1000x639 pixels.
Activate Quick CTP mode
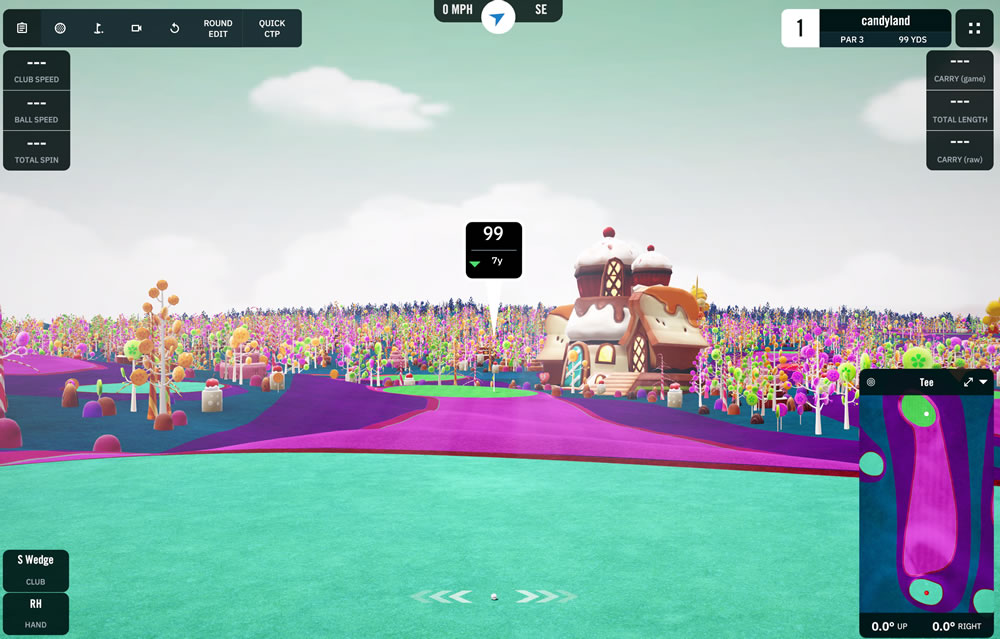pyautogui.click(x=271, y=28)
